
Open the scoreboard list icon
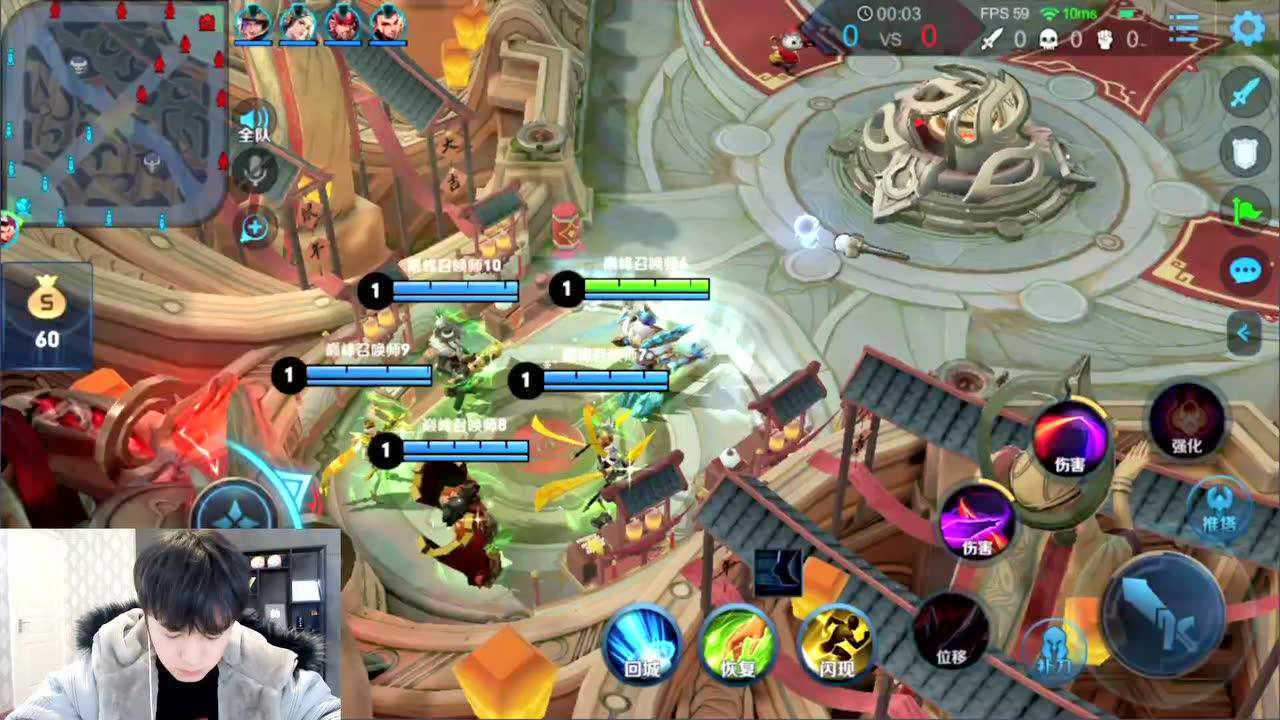click(1184, 28)
